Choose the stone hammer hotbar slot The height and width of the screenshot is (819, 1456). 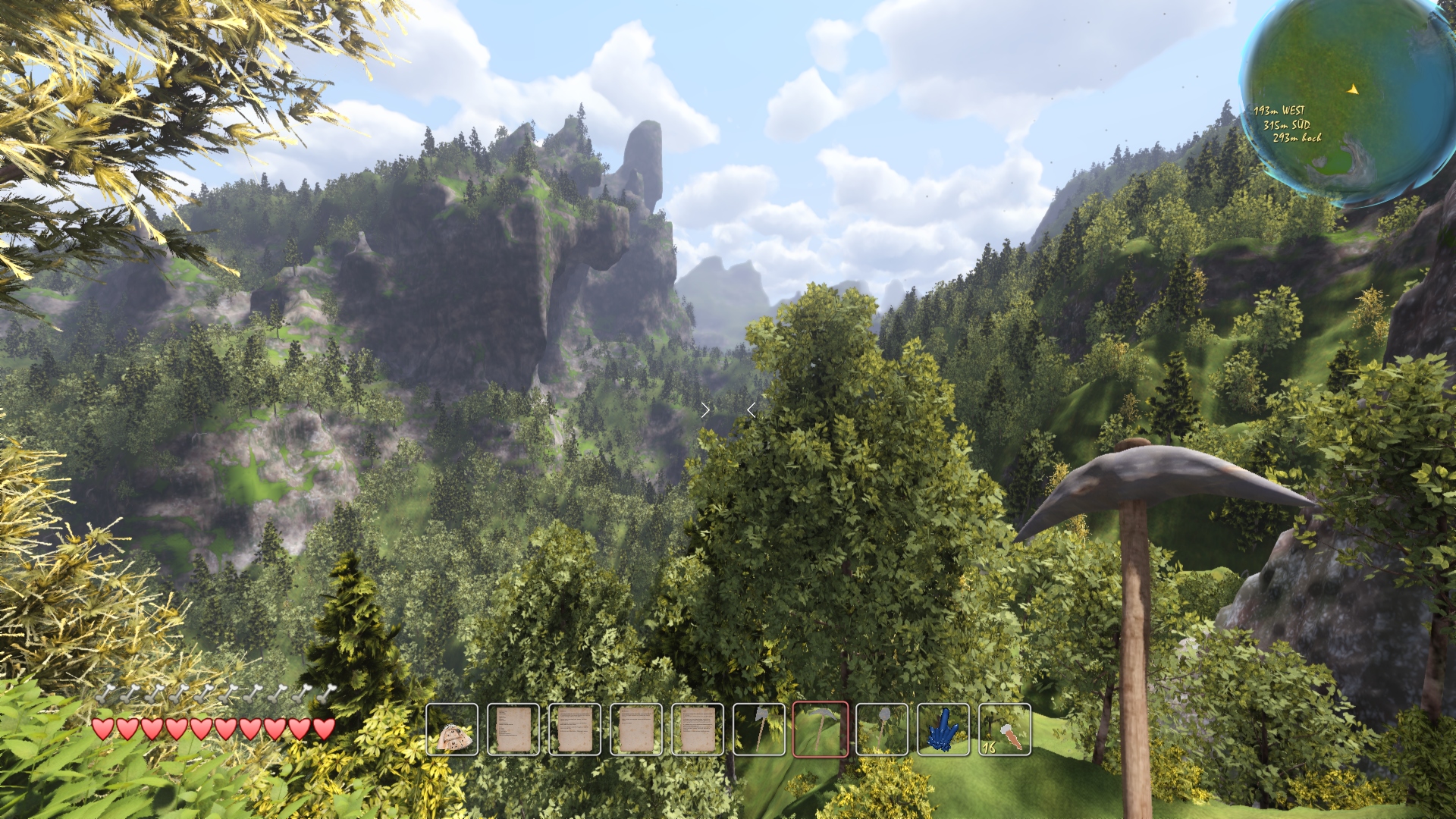(x=882, y=730)
